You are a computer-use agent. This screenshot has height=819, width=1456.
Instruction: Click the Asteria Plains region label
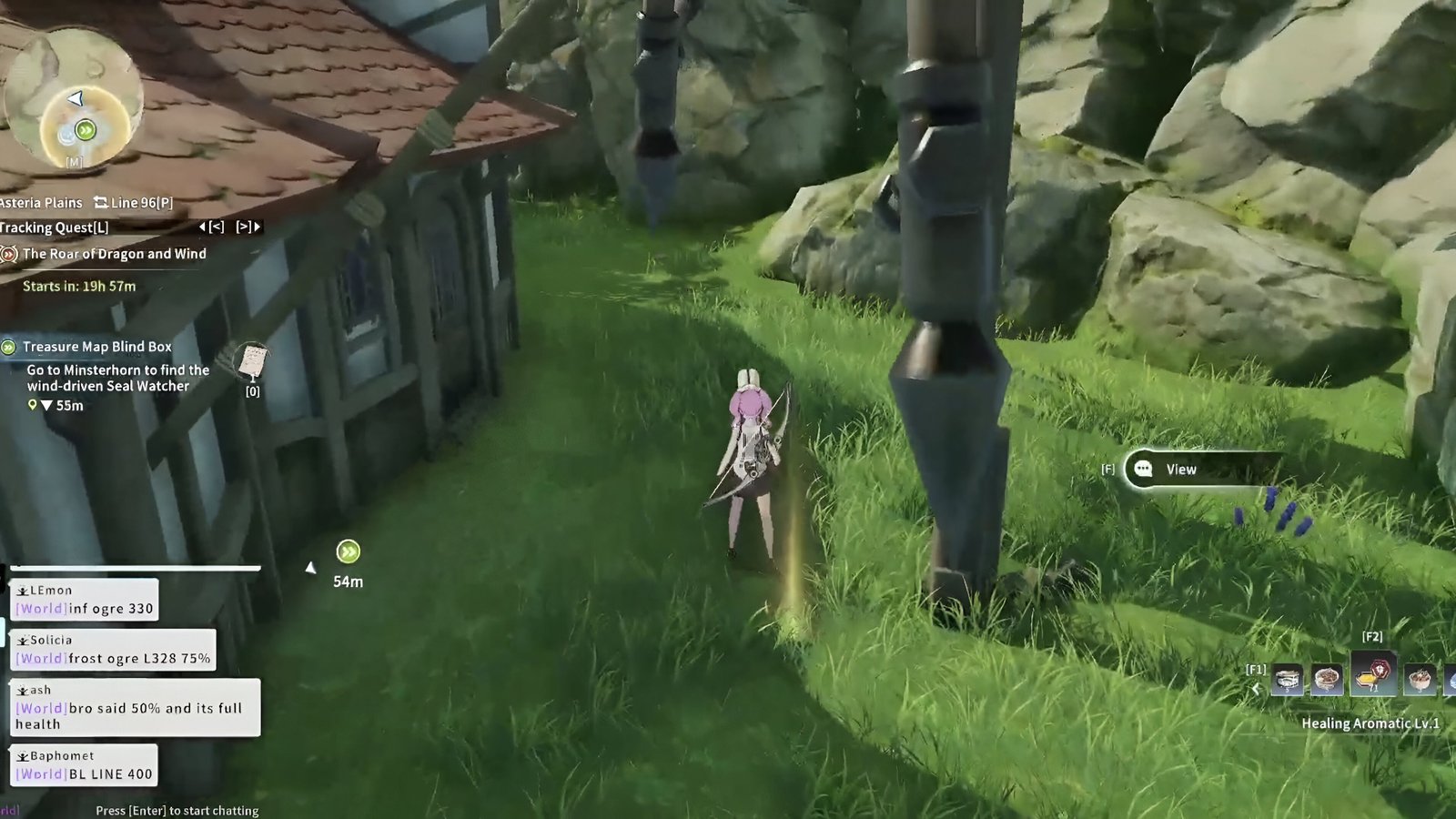click(x=41, y=202)
